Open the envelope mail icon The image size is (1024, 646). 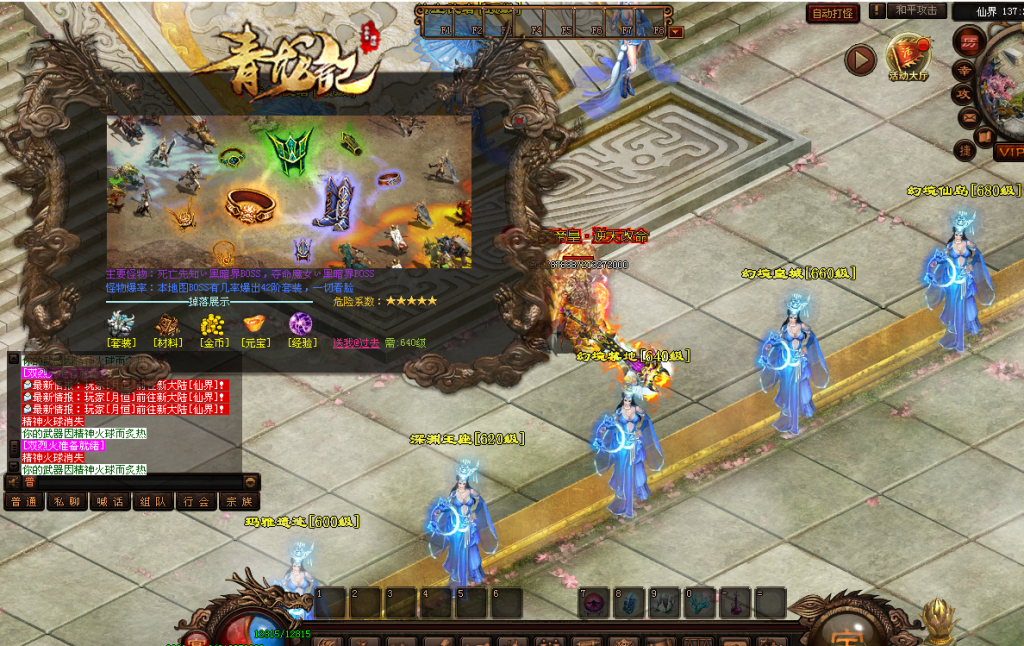[967, 117]
